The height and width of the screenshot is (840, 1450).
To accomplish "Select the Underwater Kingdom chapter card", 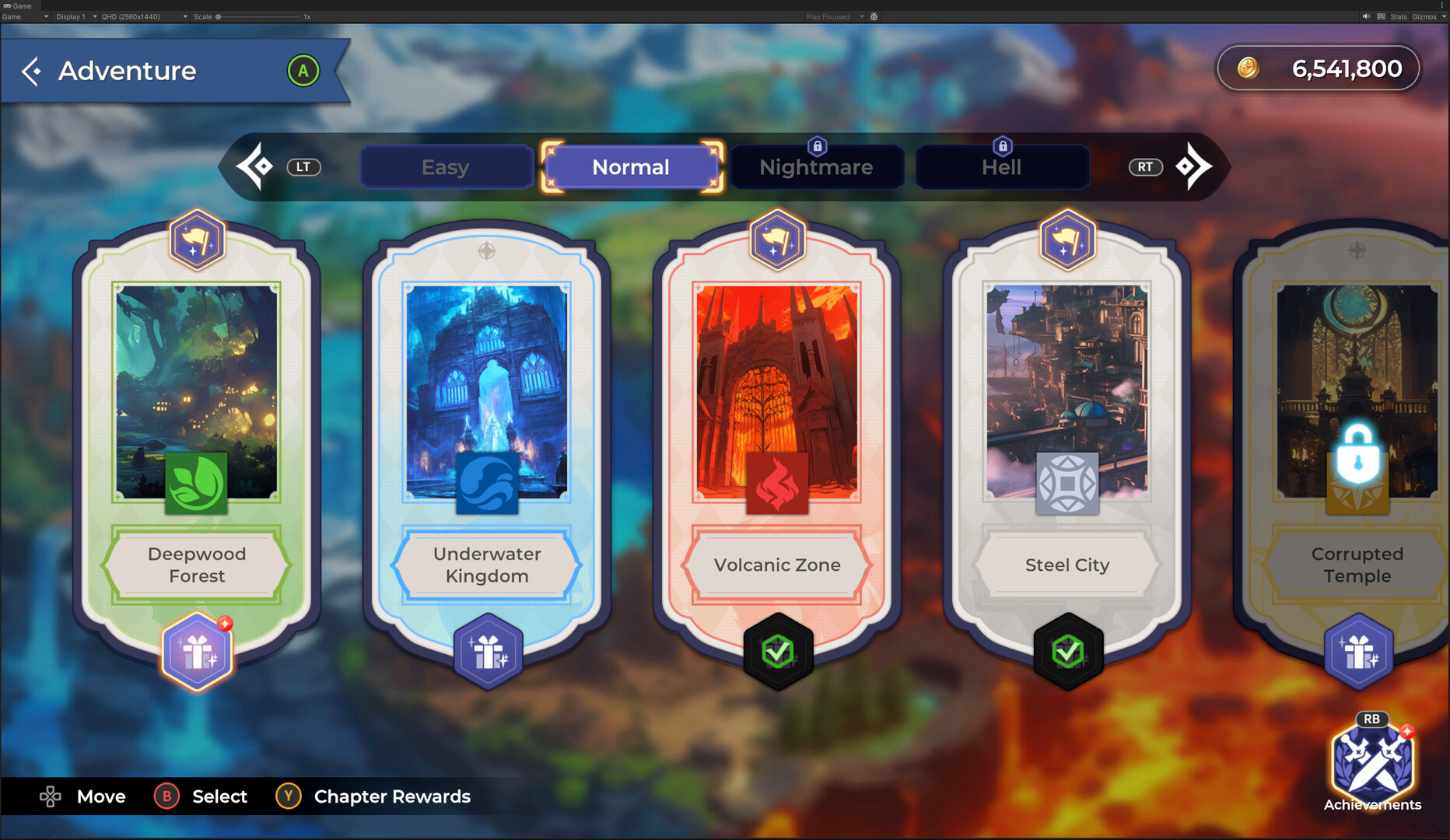I will coord(486,389).
